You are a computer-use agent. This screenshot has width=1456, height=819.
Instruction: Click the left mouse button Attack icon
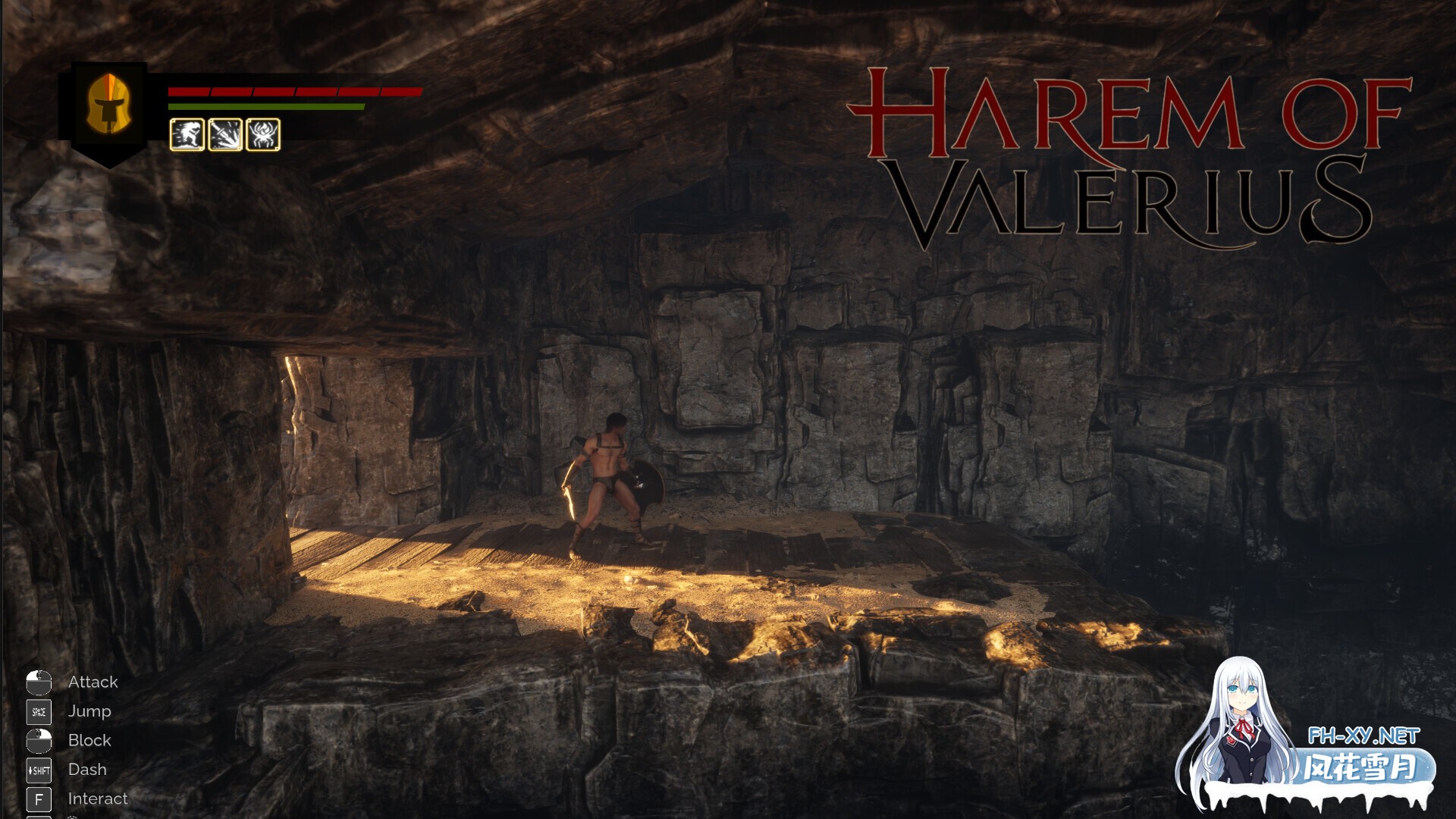(x=38, y=682)
